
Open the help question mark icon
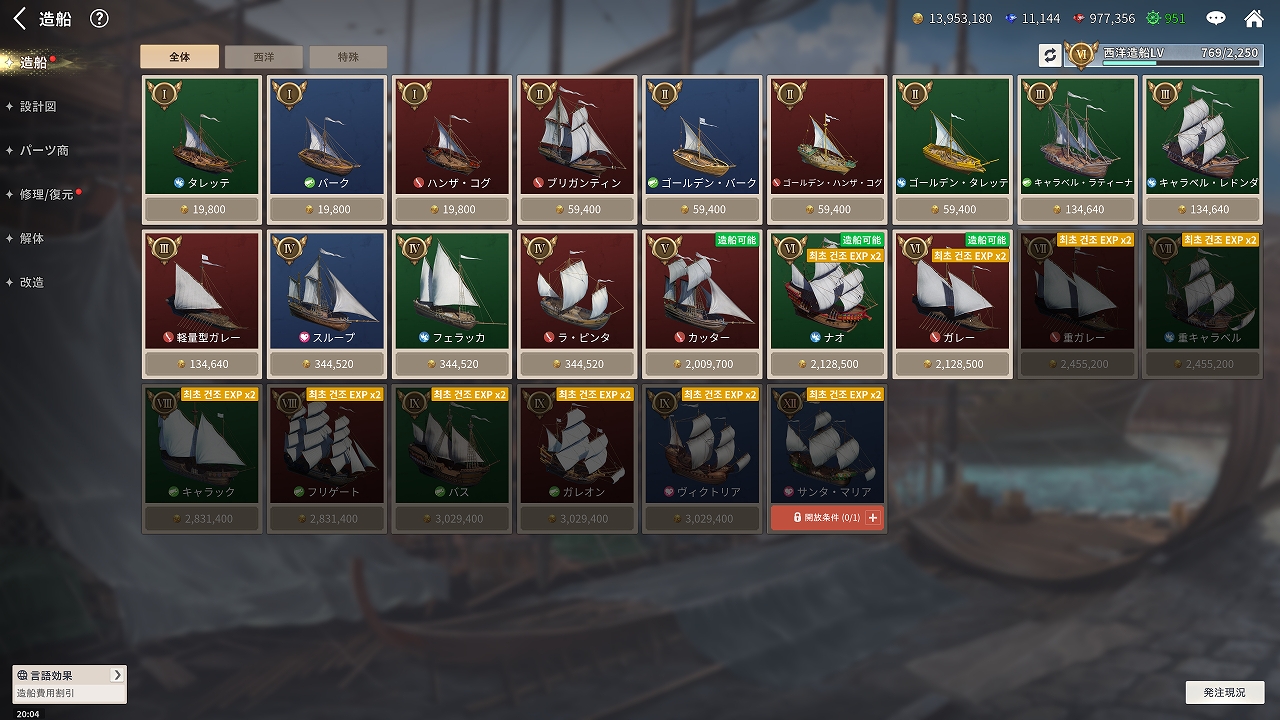pos(99,18)
